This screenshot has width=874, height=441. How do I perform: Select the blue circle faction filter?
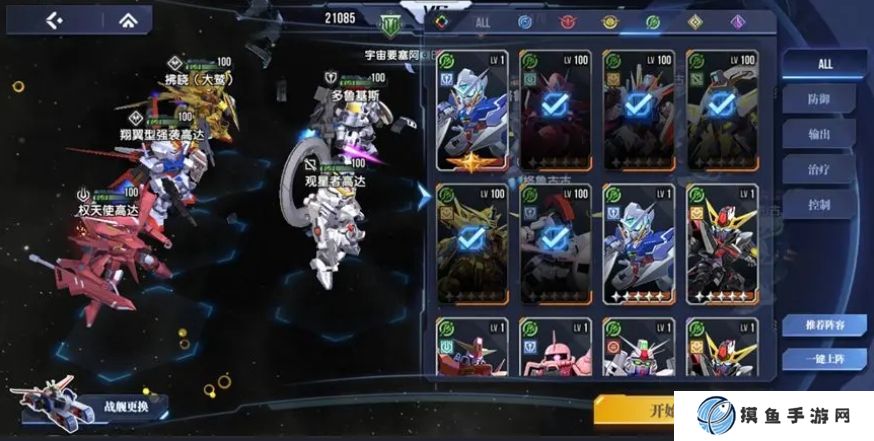point(524,21)
